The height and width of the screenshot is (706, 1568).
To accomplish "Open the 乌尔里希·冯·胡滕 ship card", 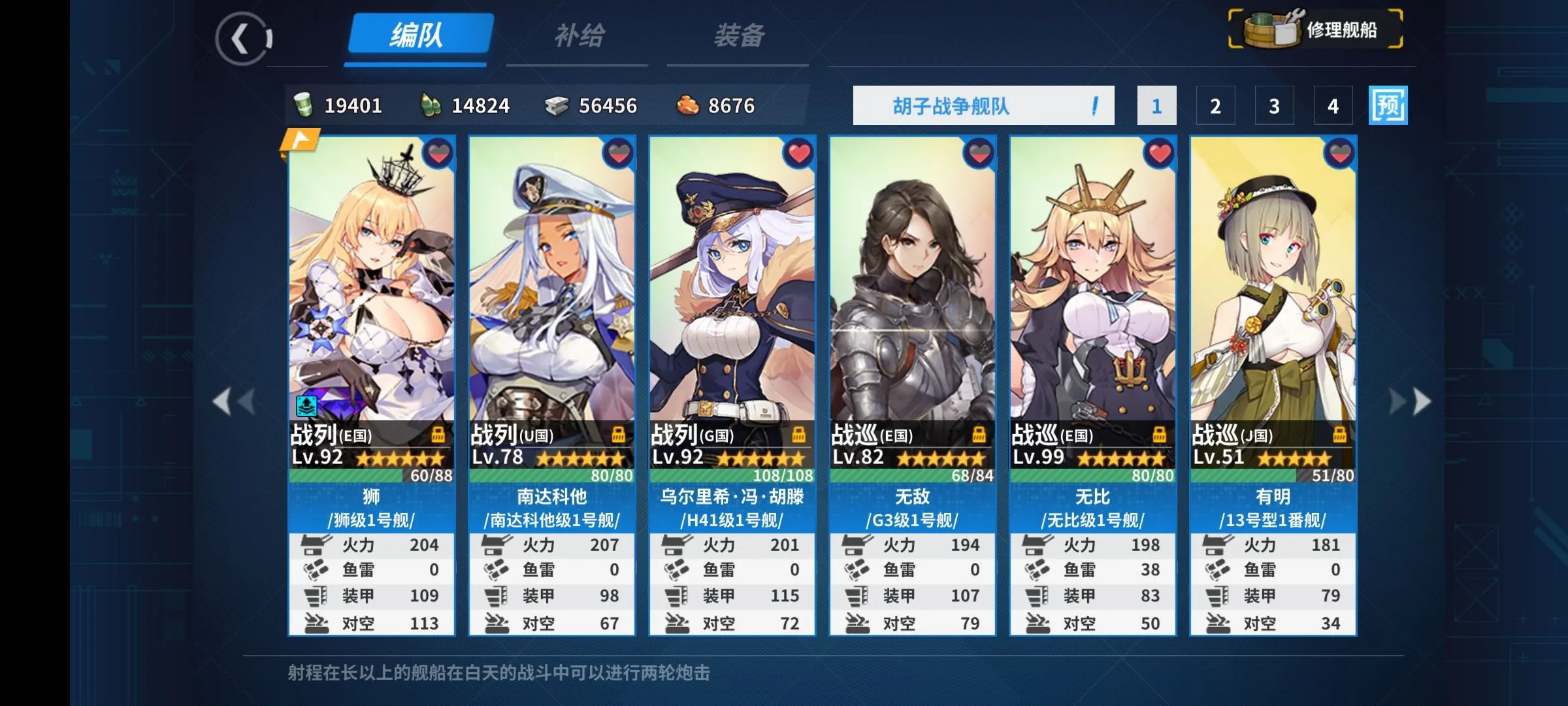I will (732, 294).
